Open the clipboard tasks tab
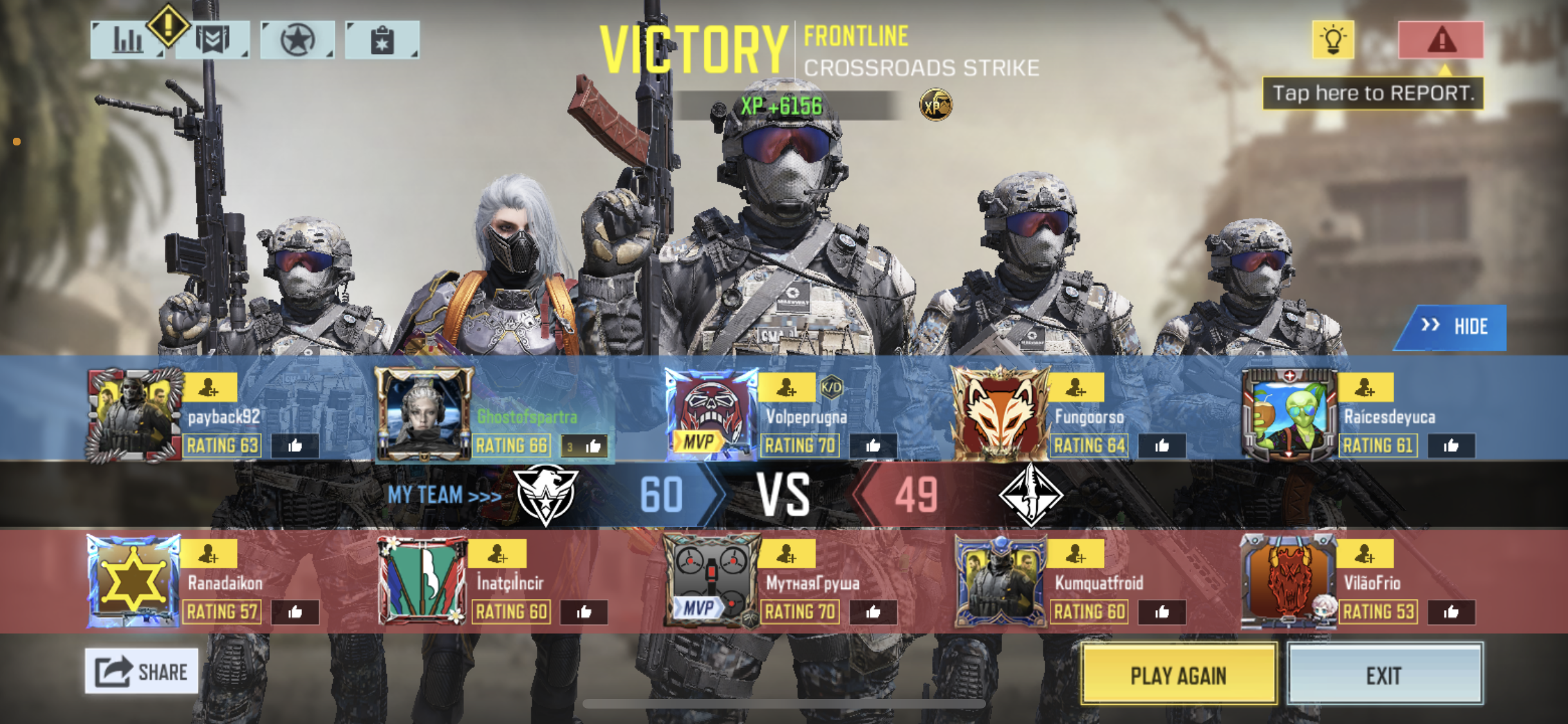The height and width of the screenshot is (724, 1568). [x=382, y=41]
